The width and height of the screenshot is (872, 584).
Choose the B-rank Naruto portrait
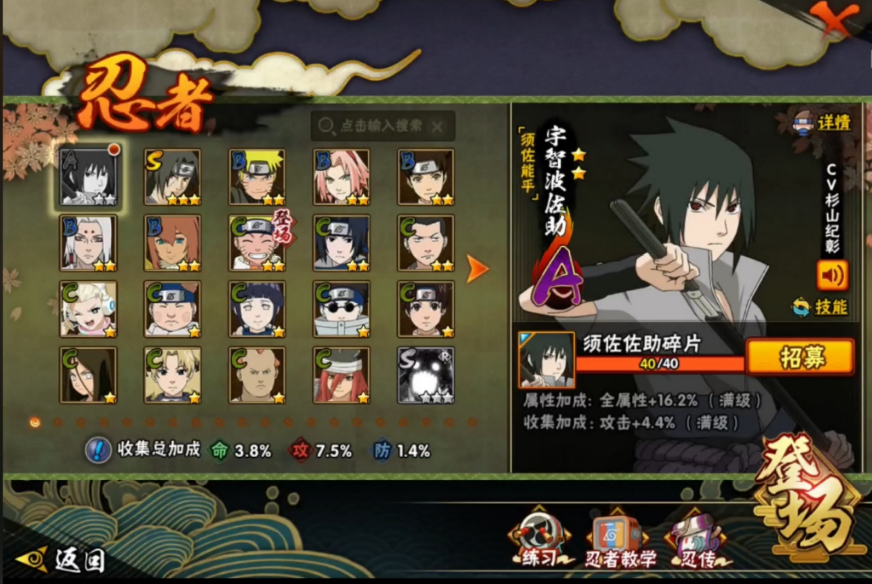(x=257, y=177)
